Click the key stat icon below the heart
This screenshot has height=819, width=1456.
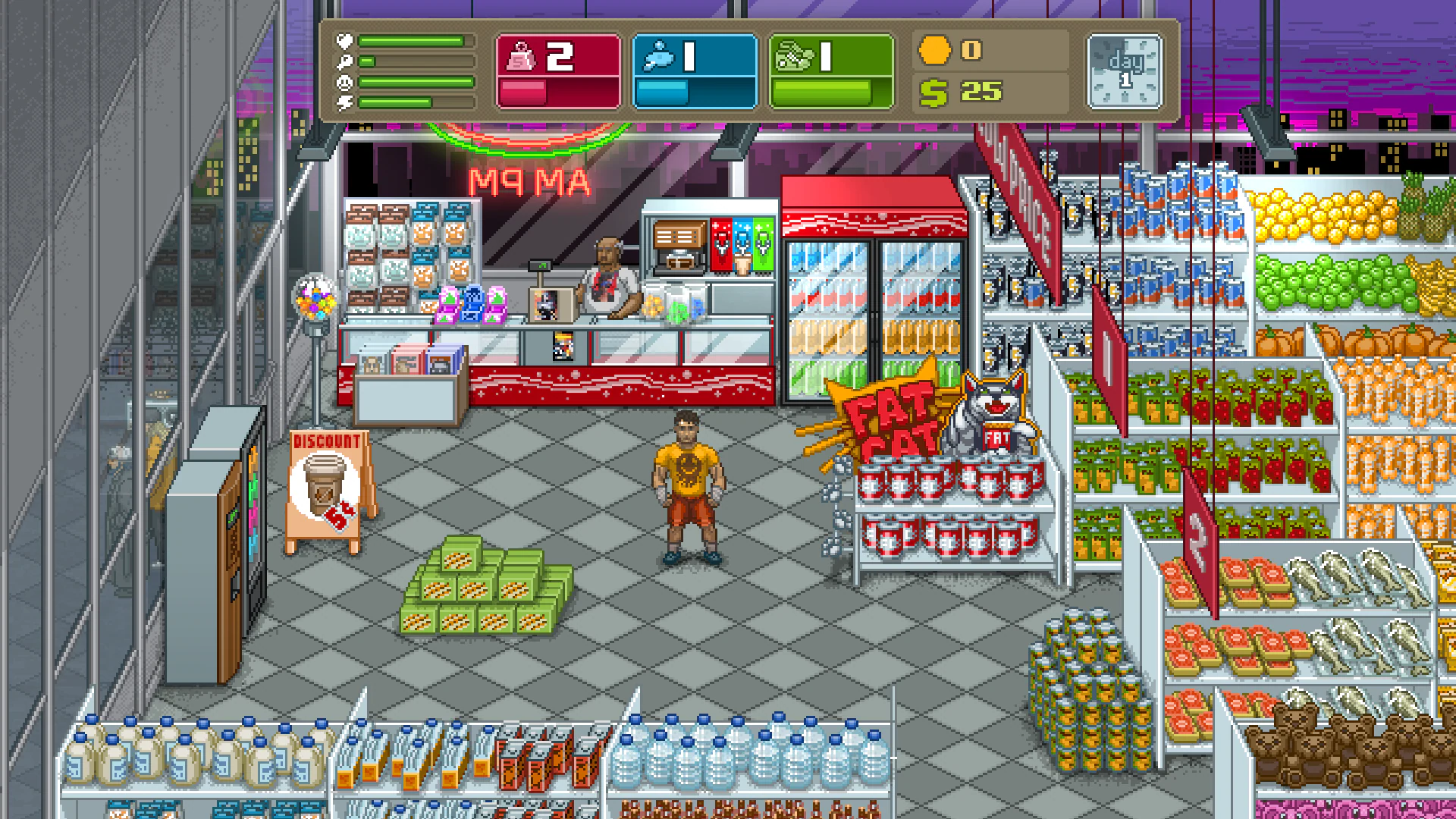[x=345, y=61]
